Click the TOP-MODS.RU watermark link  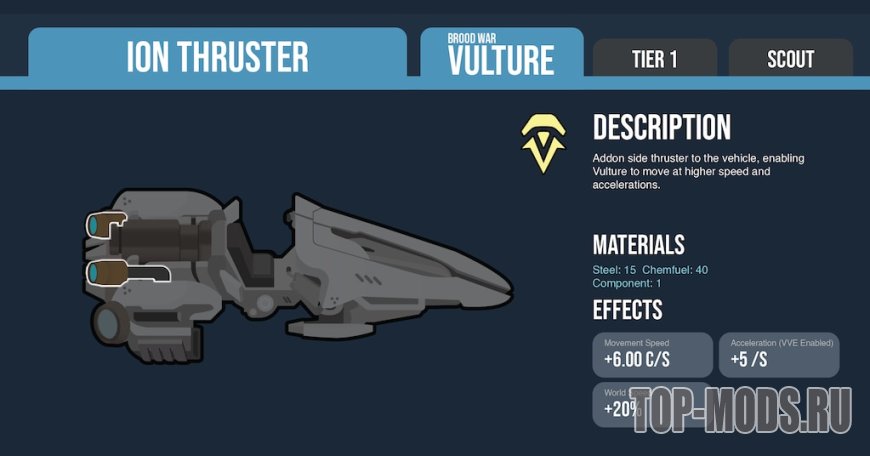tap(742, 408)
